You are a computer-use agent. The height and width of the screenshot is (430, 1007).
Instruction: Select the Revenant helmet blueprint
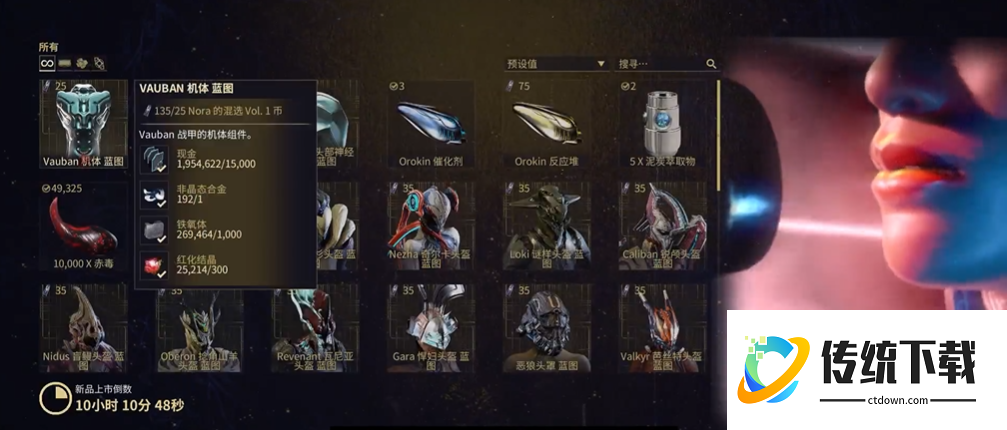(x=315, y=328)
